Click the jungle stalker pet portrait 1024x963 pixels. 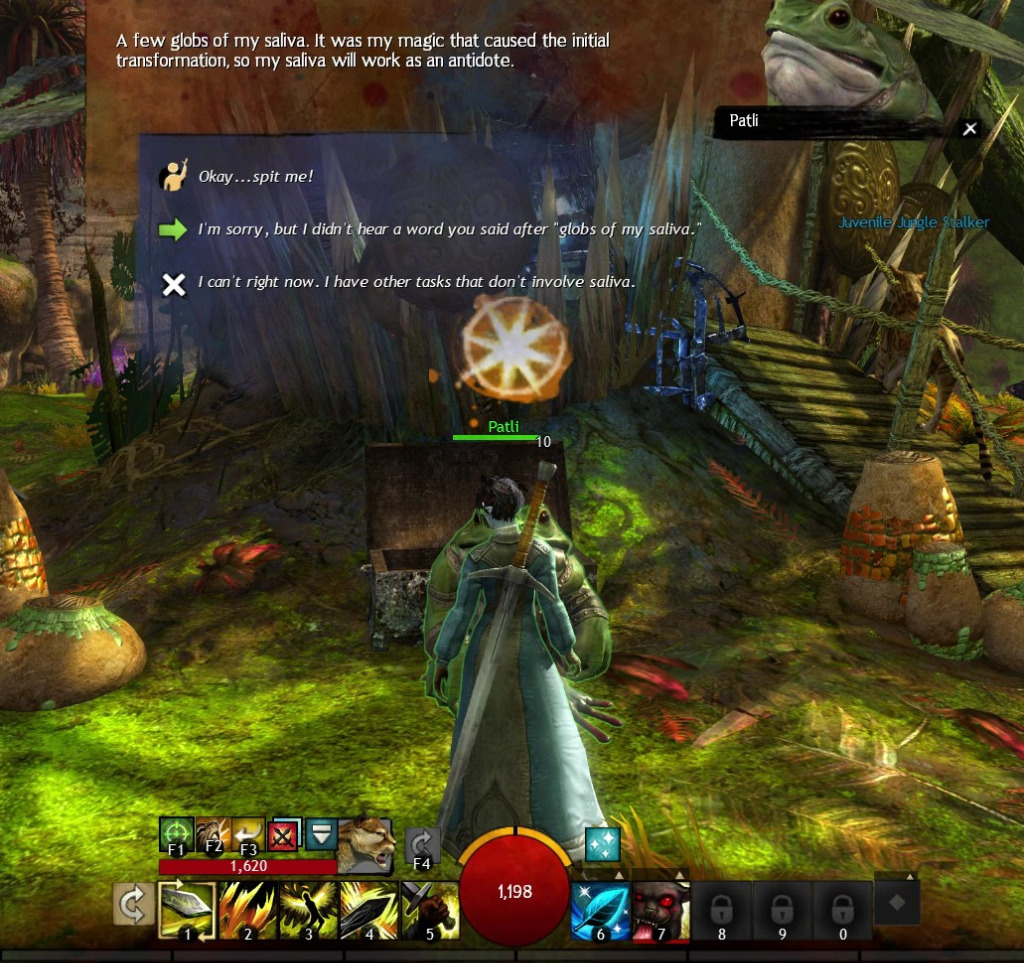pyautogui.click(x=364, y=844)
